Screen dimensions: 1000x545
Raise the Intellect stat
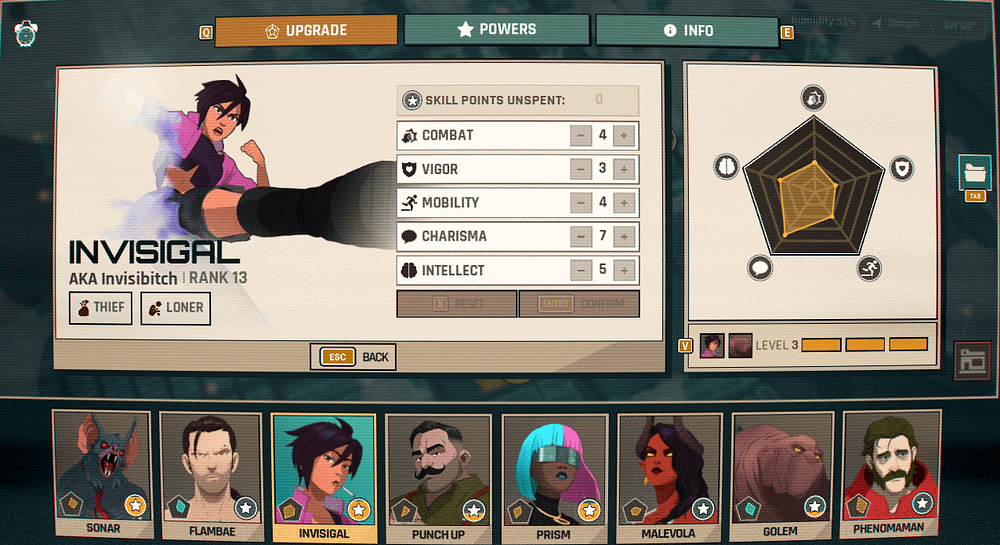[624, 271]
